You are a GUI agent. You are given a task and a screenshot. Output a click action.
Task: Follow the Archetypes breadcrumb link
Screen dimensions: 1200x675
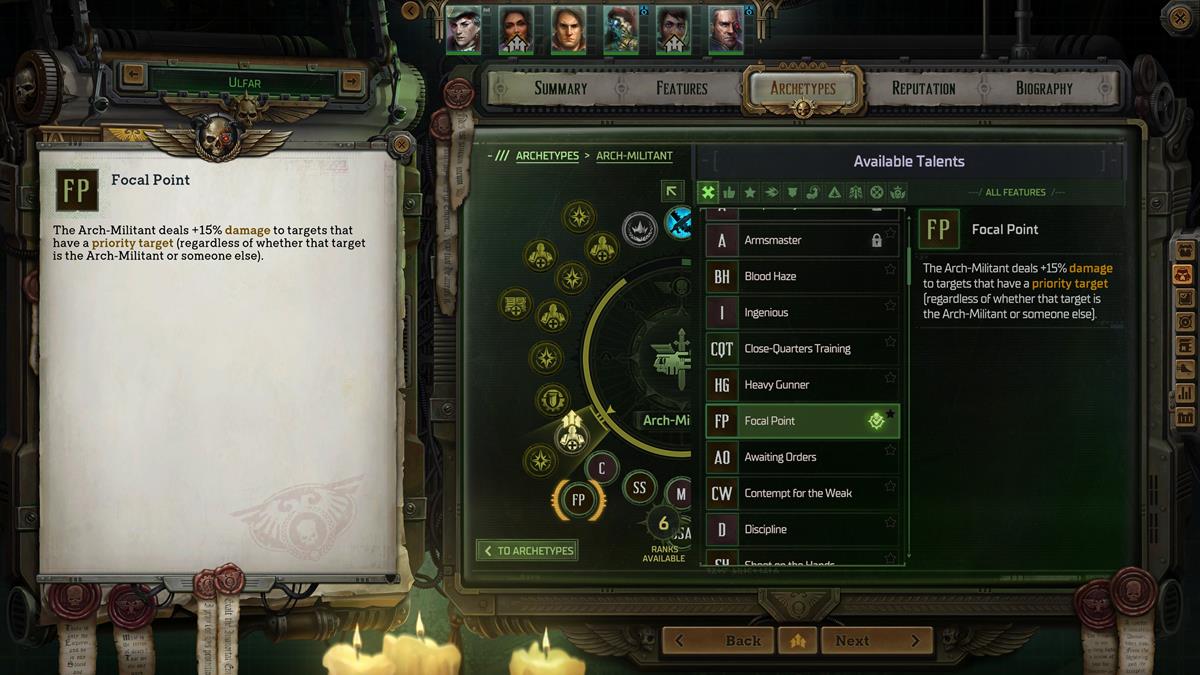547,156
